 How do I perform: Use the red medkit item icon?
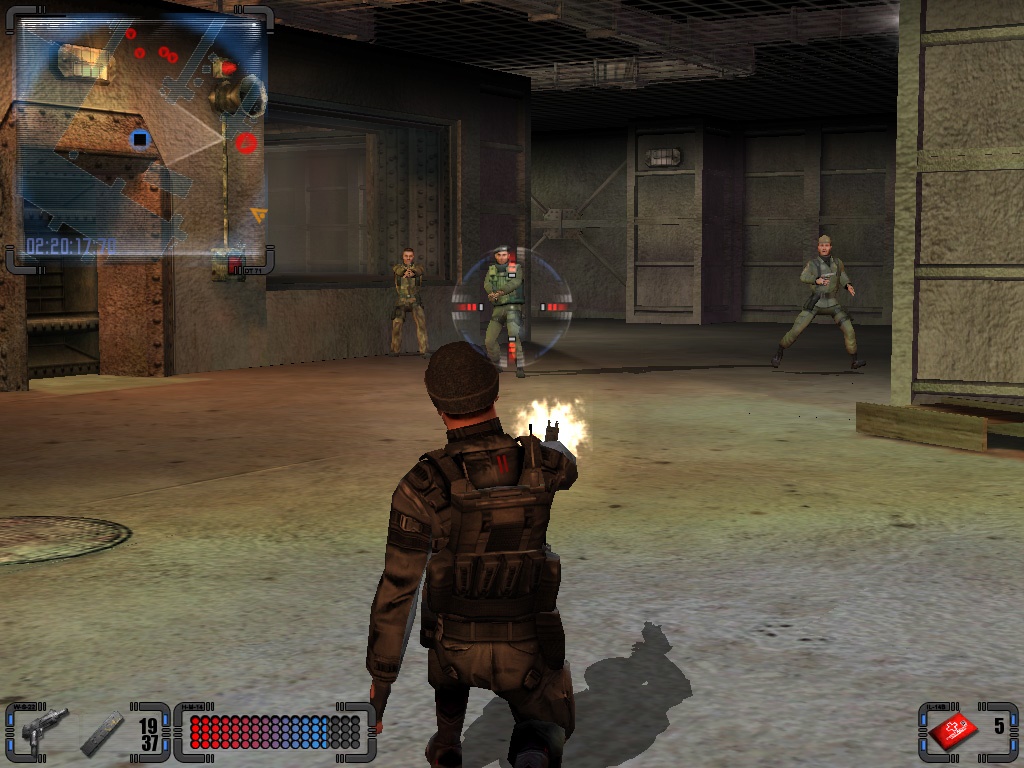953,731
